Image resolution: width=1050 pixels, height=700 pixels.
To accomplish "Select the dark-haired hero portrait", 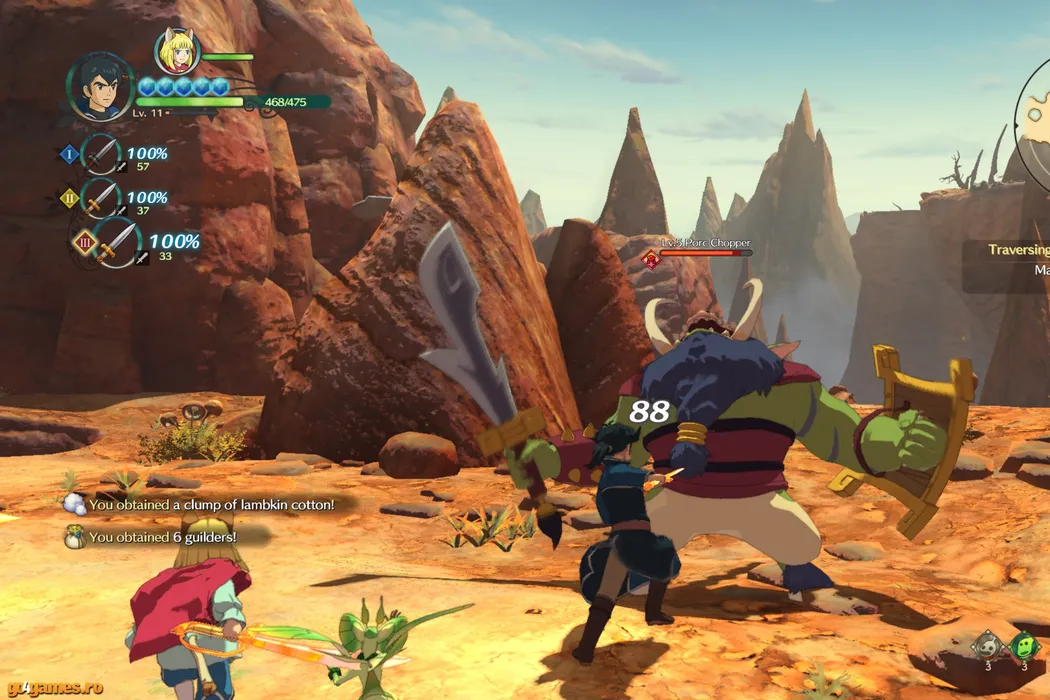I will (x=100, y=87).
